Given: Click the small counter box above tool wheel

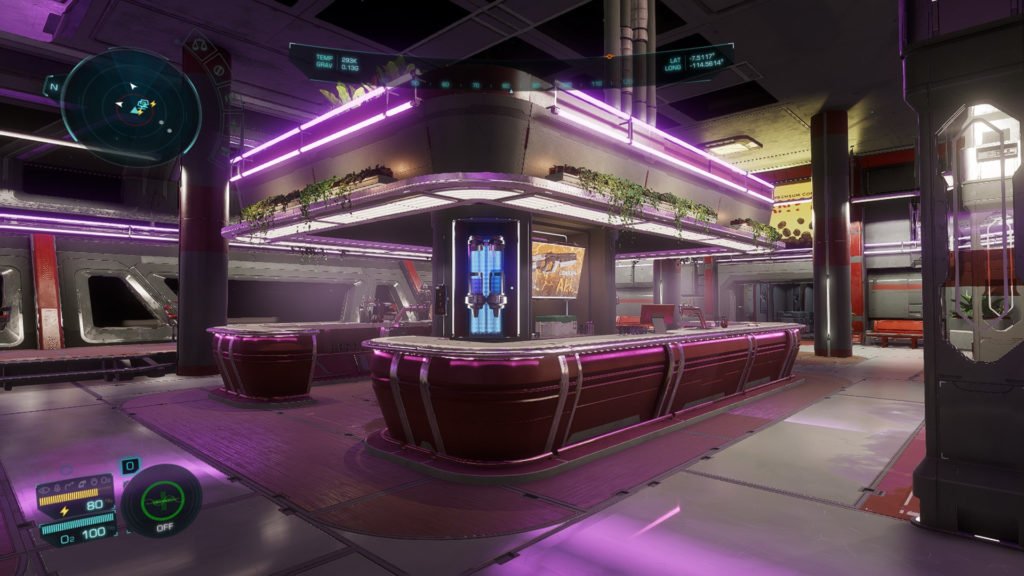Looking at the screenshot, I should 130,466.
